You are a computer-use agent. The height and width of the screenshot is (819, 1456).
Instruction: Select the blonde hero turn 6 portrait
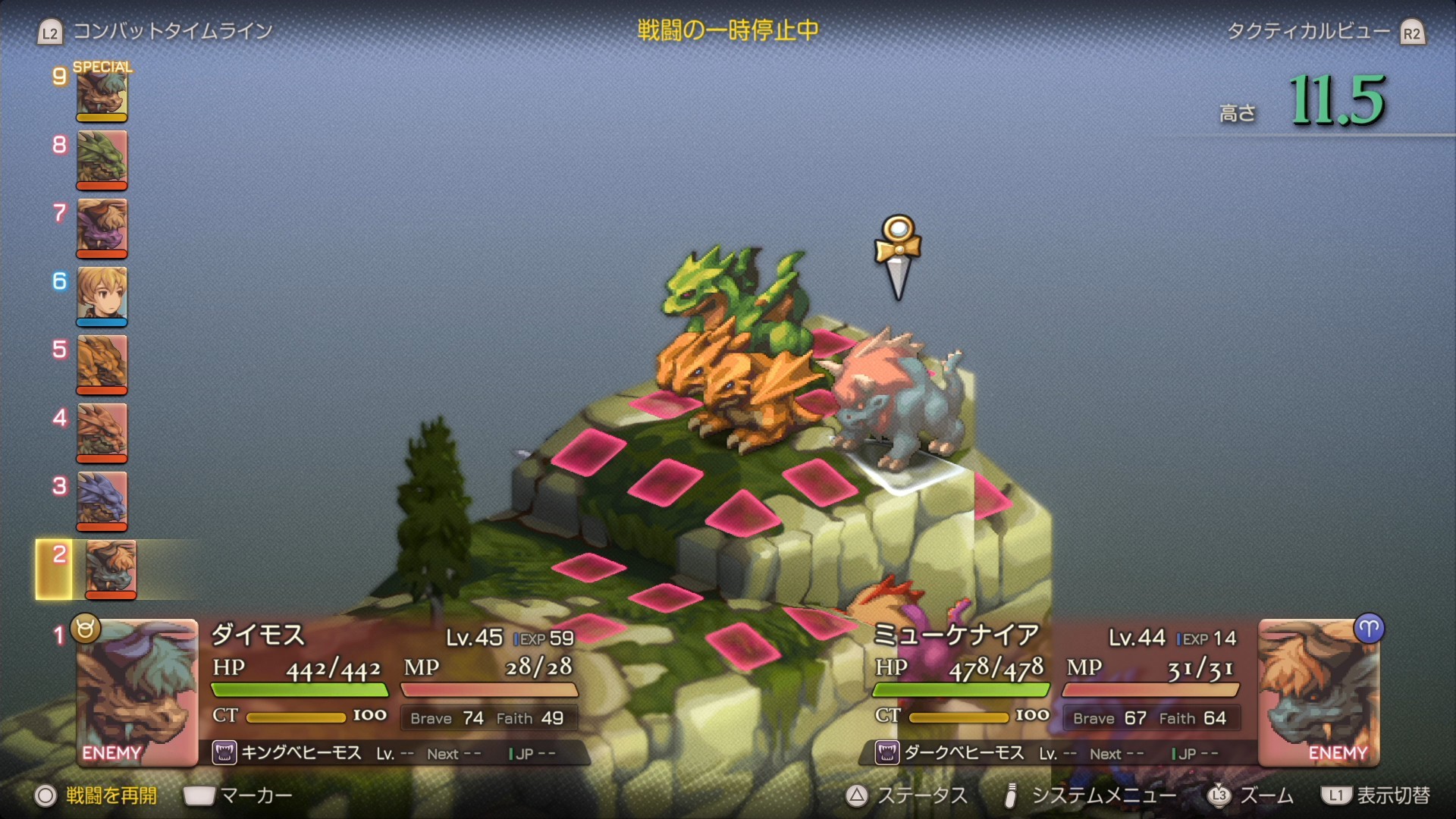[x=102, y=294]
